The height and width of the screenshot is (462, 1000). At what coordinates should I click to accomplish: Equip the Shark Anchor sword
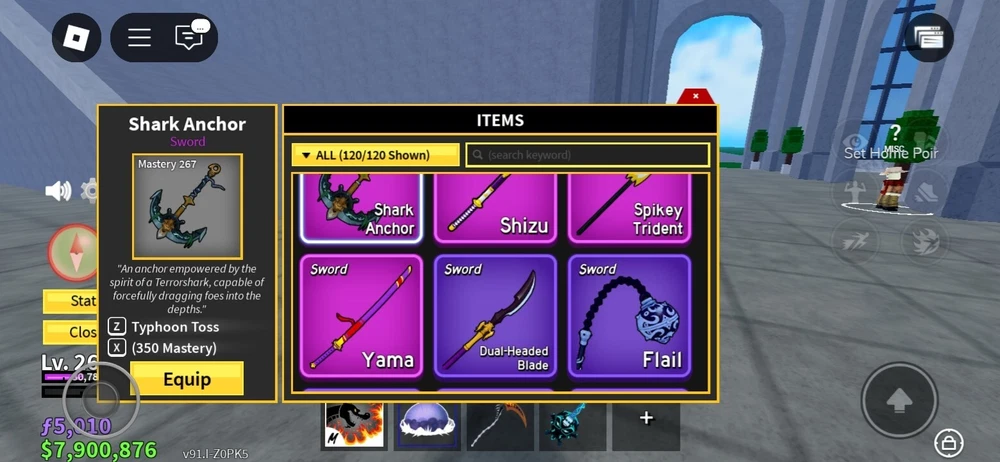pos(187,379)
